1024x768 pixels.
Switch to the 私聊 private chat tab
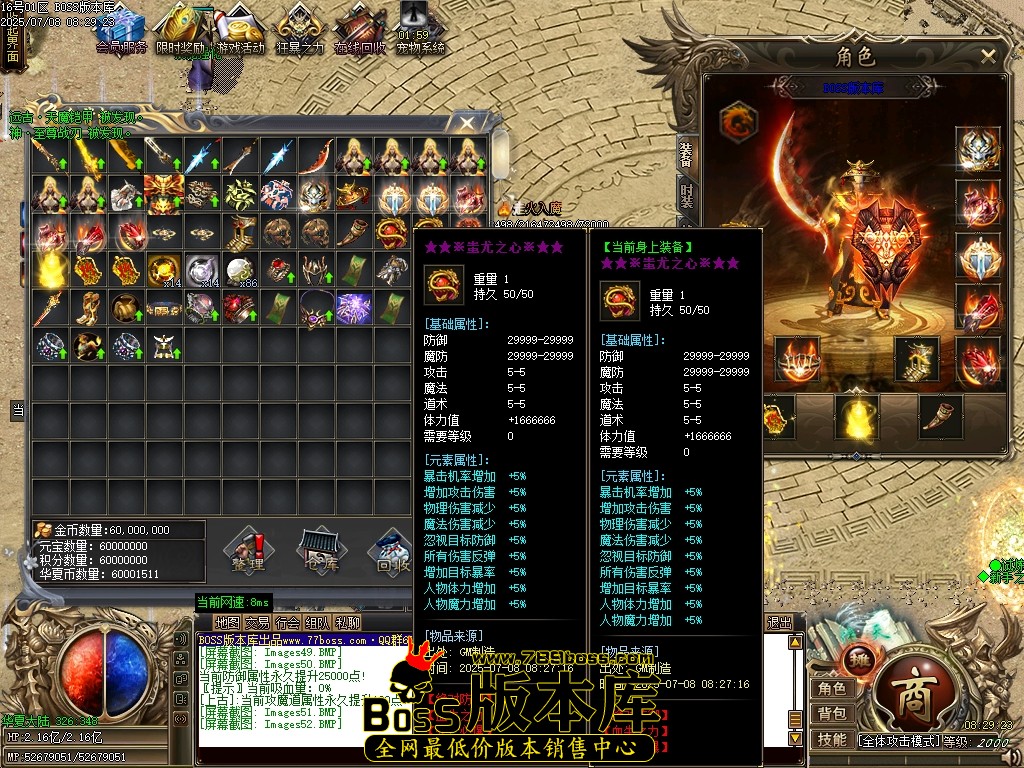[x=348, y=623]
